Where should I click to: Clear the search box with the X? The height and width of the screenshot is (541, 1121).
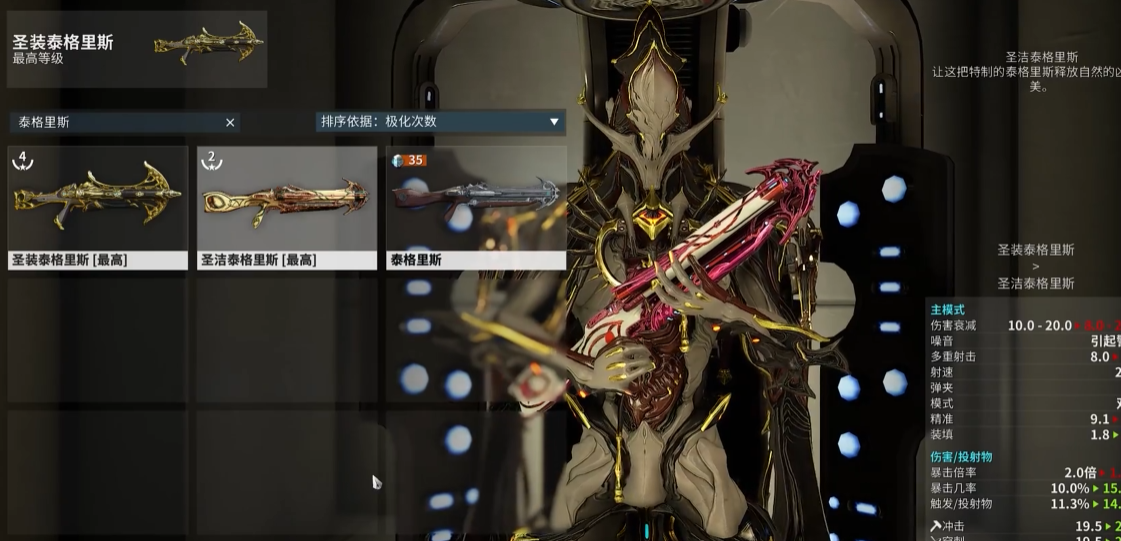tap(230, 122)
